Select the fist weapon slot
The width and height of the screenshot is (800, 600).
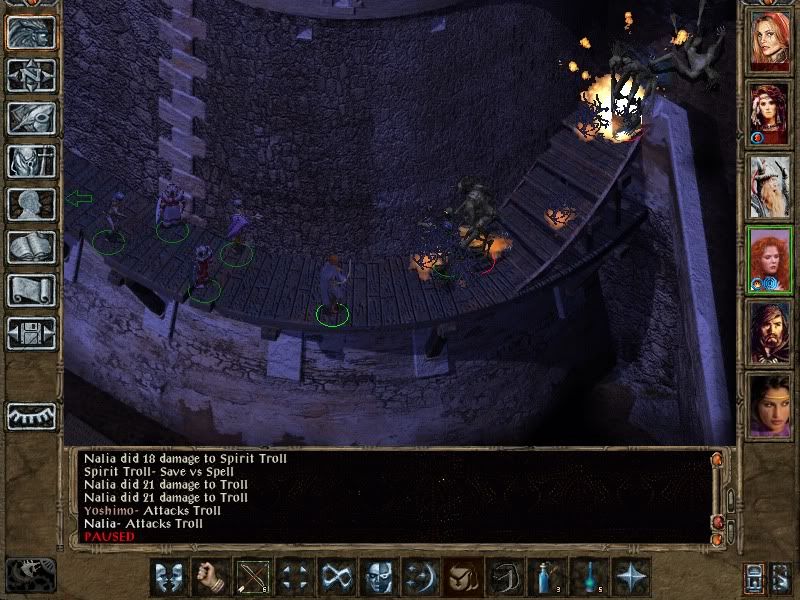coord(209,577)
